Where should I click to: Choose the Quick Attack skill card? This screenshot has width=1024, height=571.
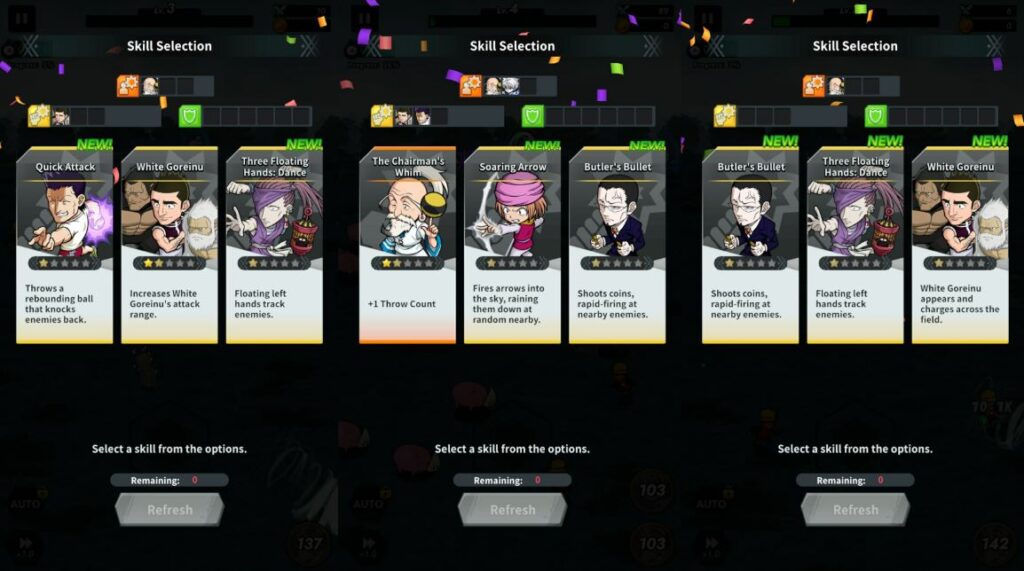[x=65, y=245]
